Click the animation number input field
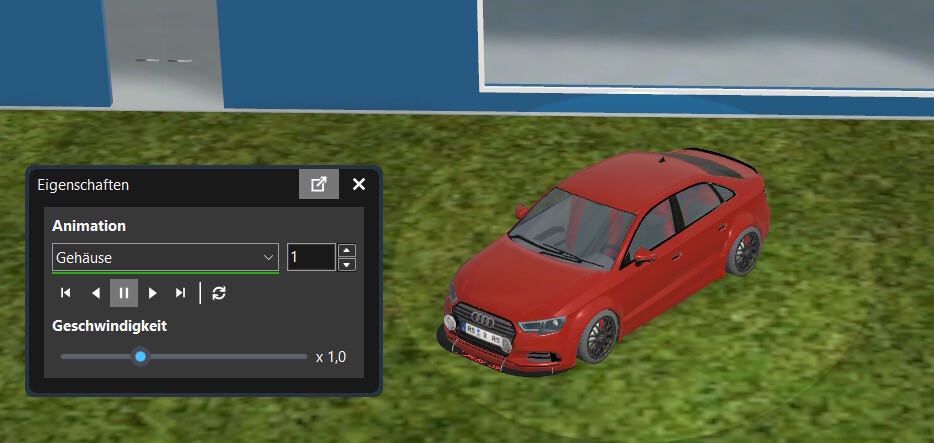 point(310,257)
